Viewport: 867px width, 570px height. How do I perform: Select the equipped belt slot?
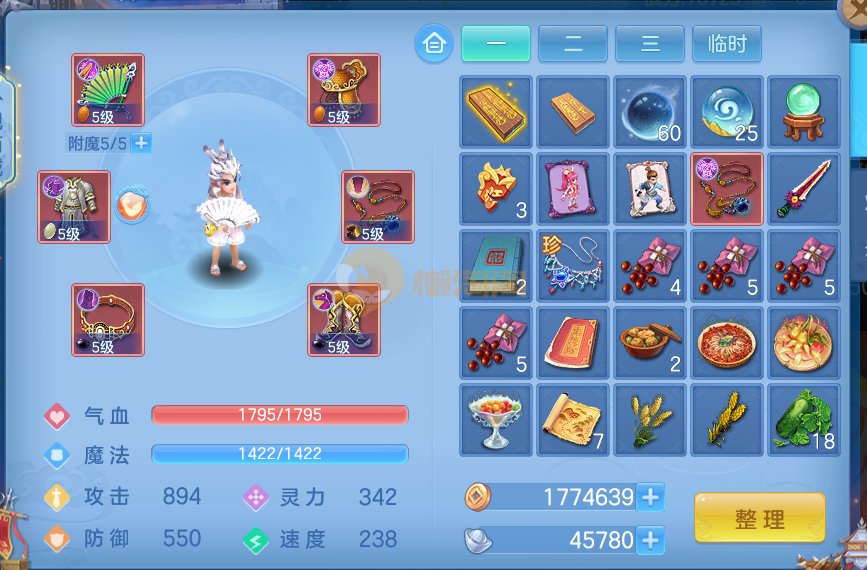[108, 320]
